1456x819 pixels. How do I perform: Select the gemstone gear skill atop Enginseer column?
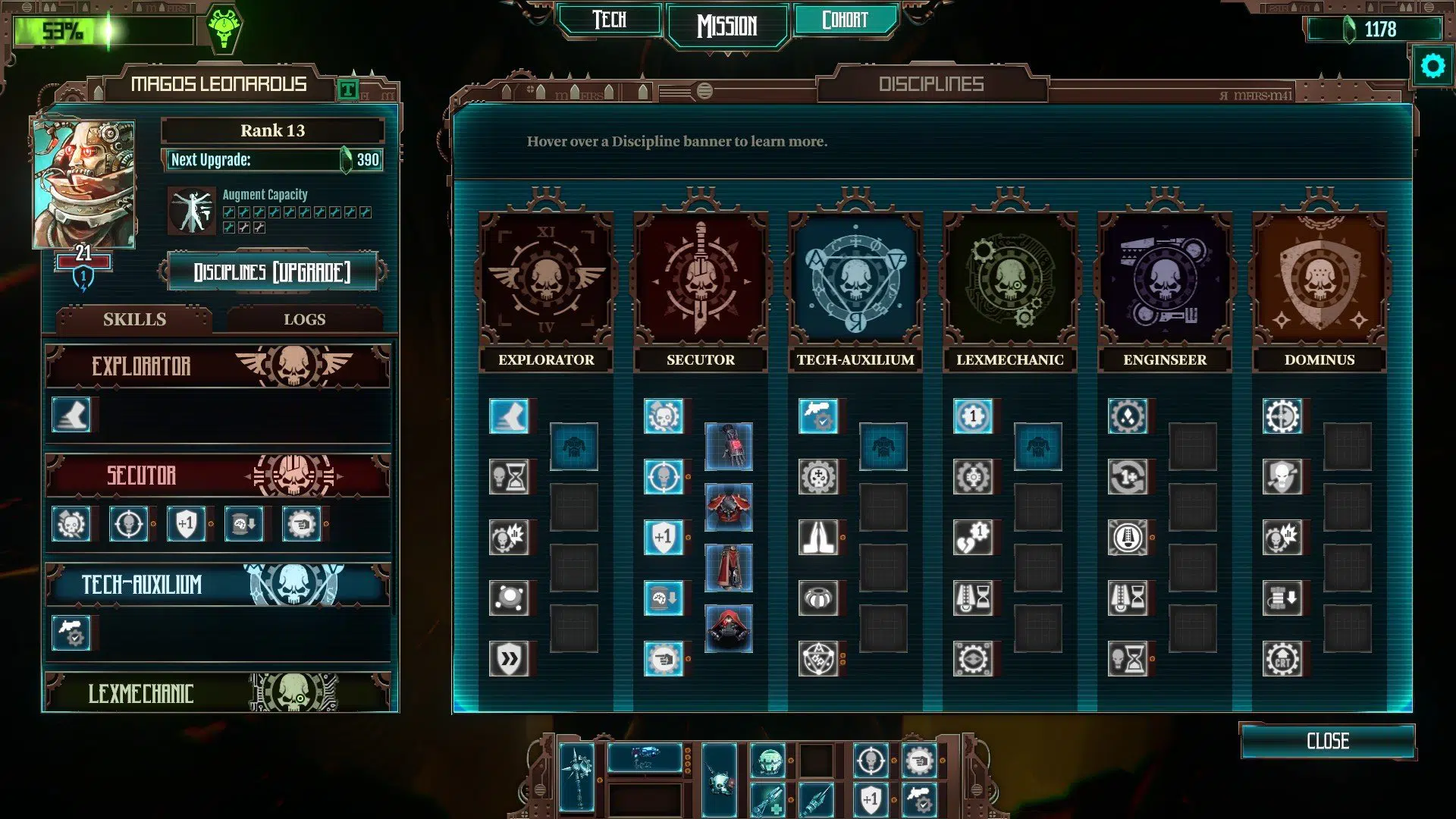(1129, 416)
